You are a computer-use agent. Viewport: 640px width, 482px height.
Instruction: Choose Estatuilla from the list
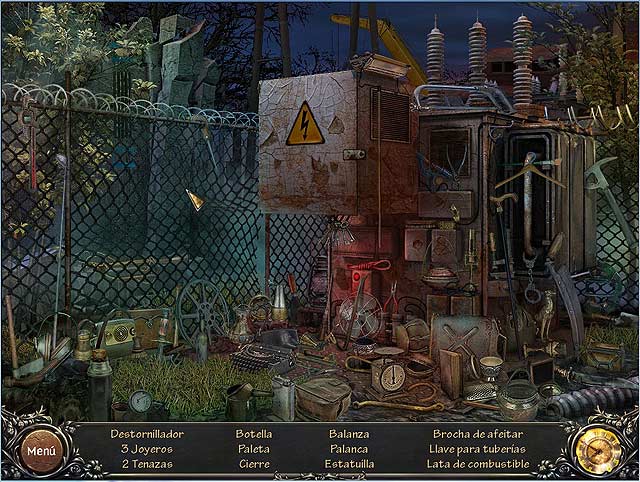tap(348, 464)
